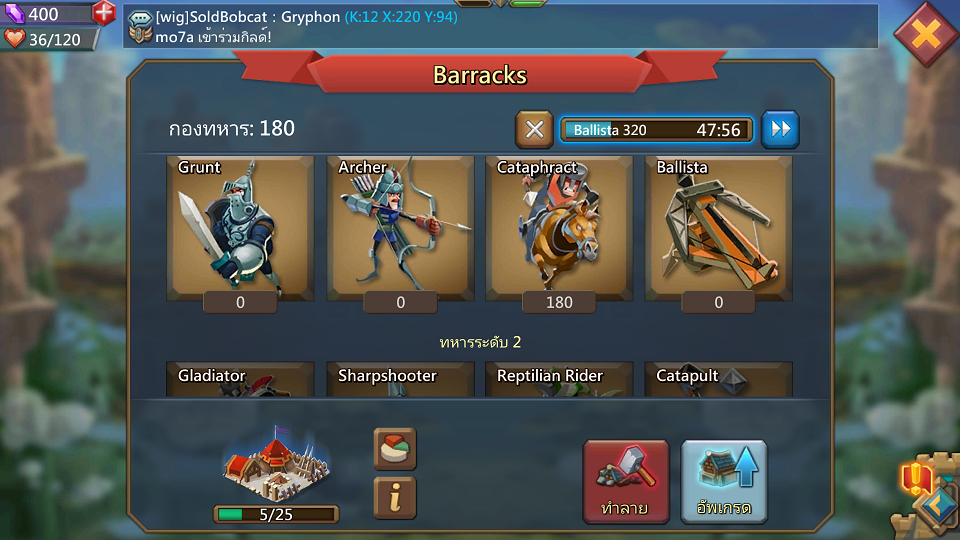
Task: Pick the Catapult tier 2 troop
Action: 718,378
